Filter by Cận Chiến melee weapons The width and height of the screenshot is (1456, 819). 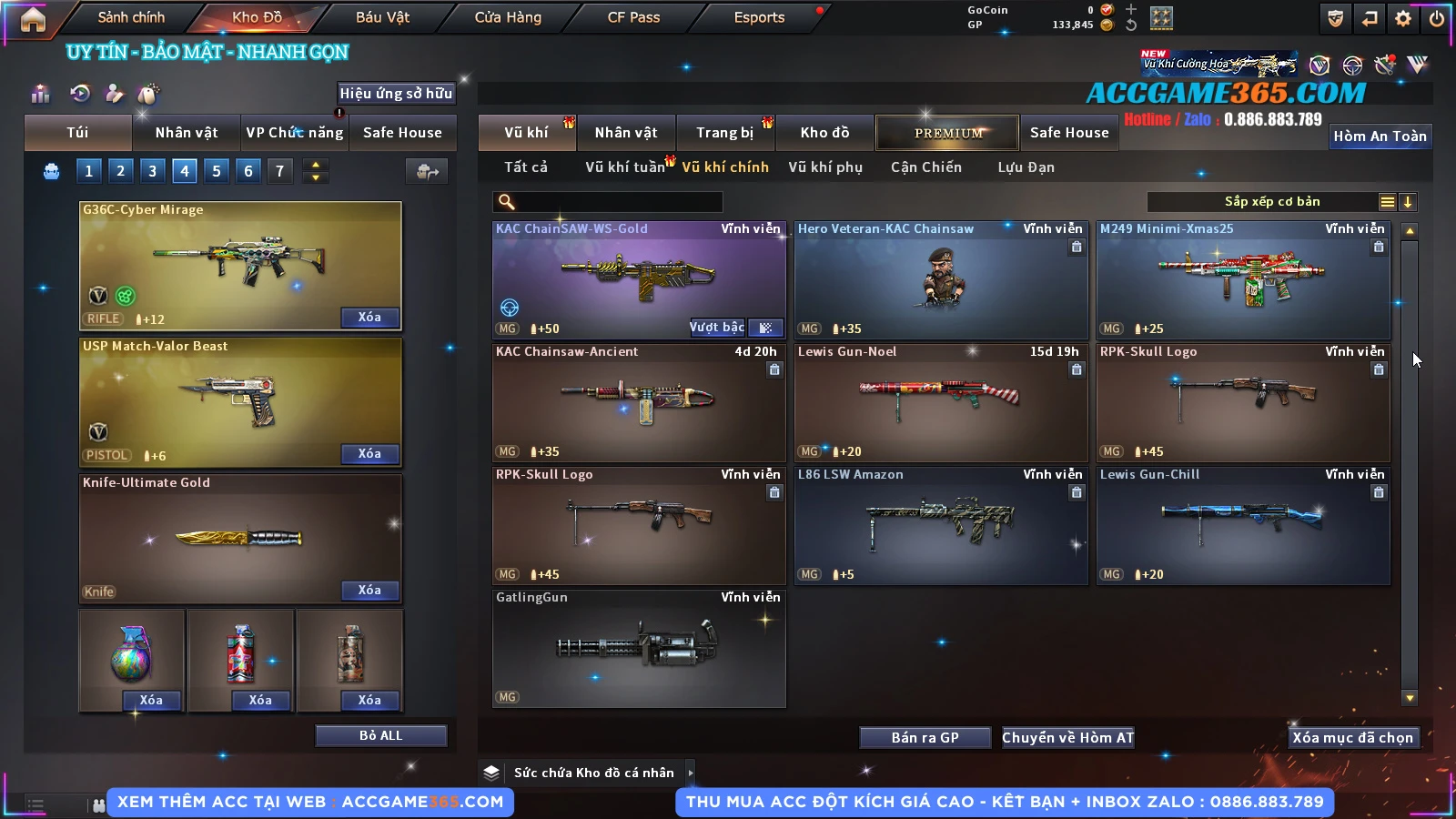click(925, 167)
